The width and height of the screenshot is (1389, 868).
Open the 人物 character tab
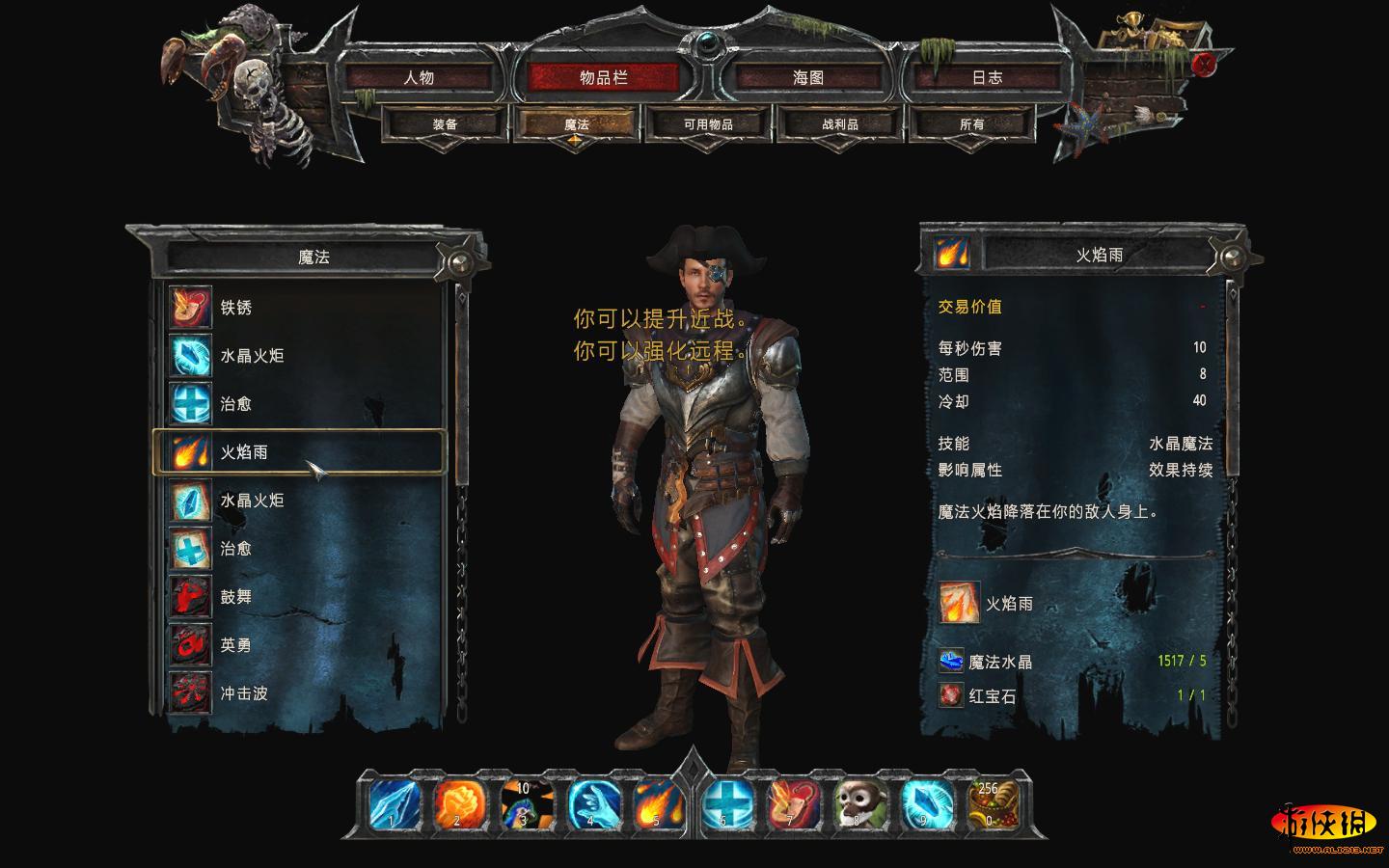[x=419, y=78]
